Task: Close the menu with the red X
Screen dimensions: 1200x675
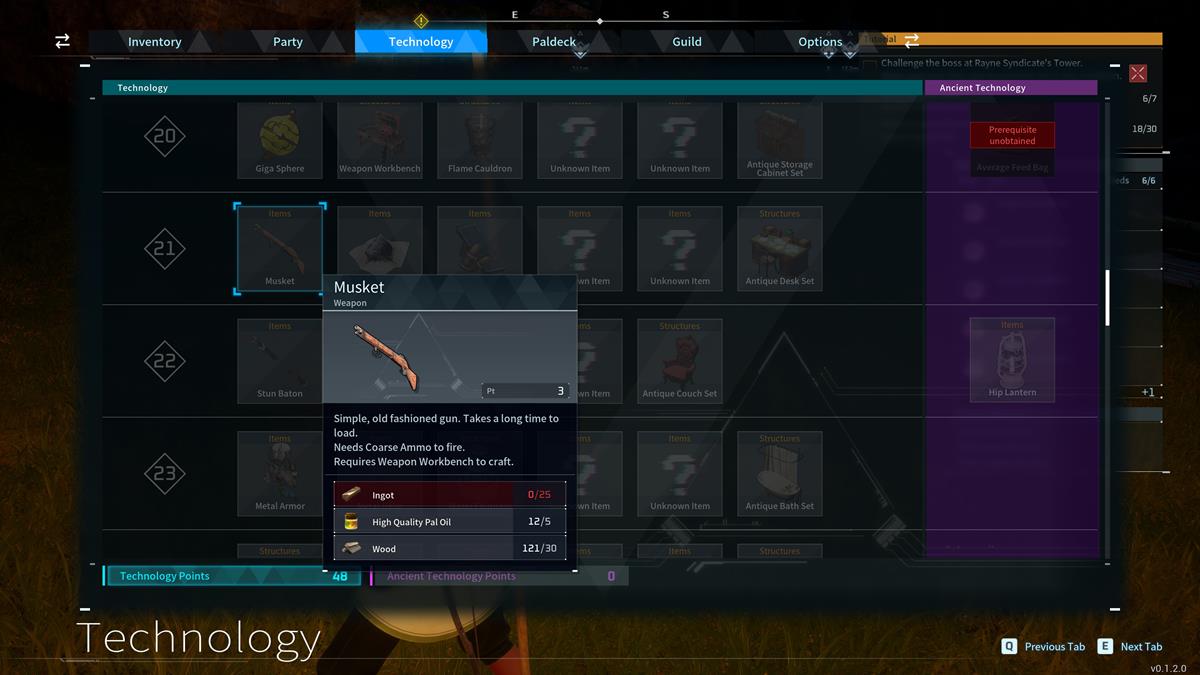Action: click(1138, 73)
